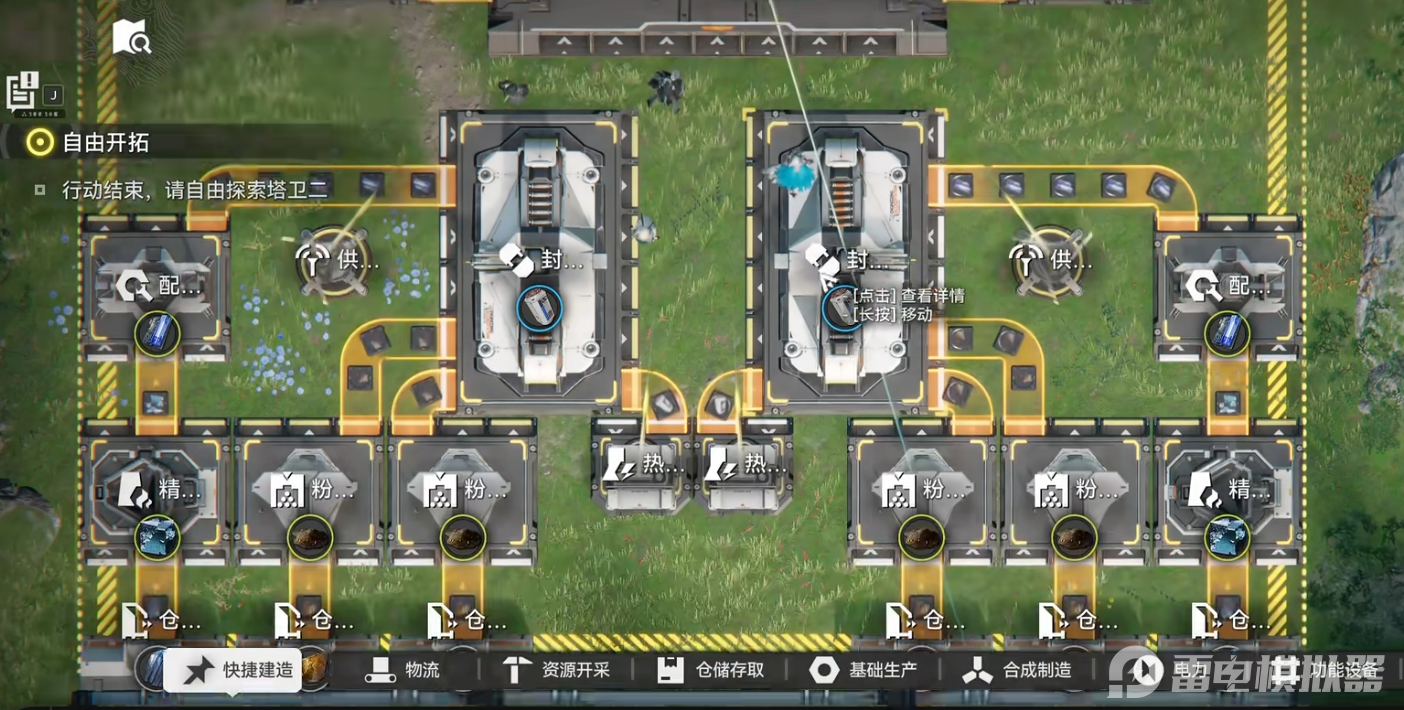1404x710 pixels.
Task: Select the 功能设备 functional equipment category
Action: [x=1328, y=670]
